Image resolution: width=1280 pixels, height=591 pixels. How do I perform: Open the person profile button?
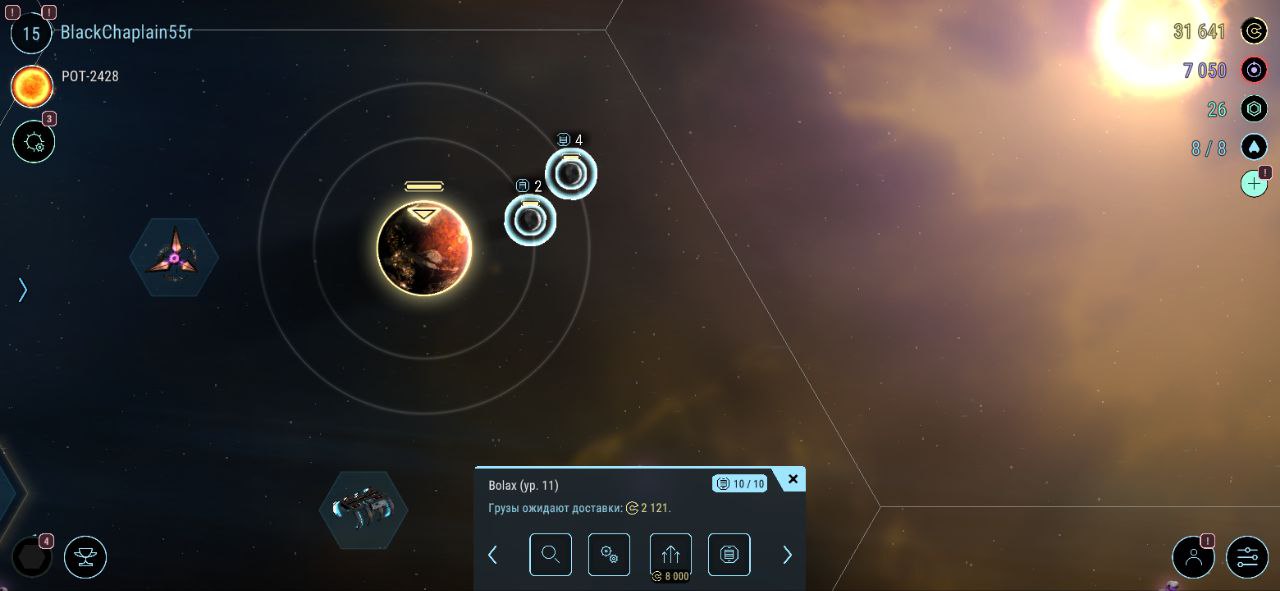[x=1193, y=557]
